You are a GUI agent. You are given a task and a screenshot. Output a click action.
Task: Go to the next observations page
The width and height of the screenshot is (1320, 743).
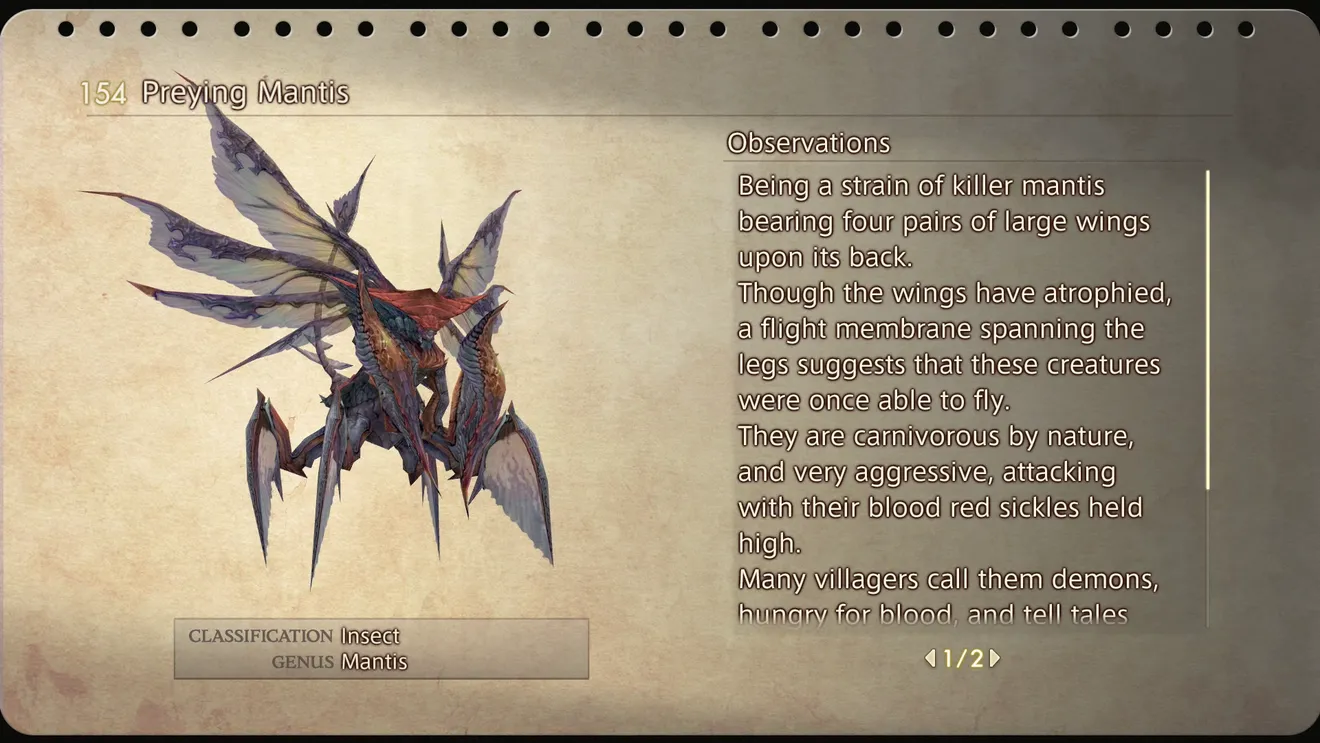click(x=995, y=658)
